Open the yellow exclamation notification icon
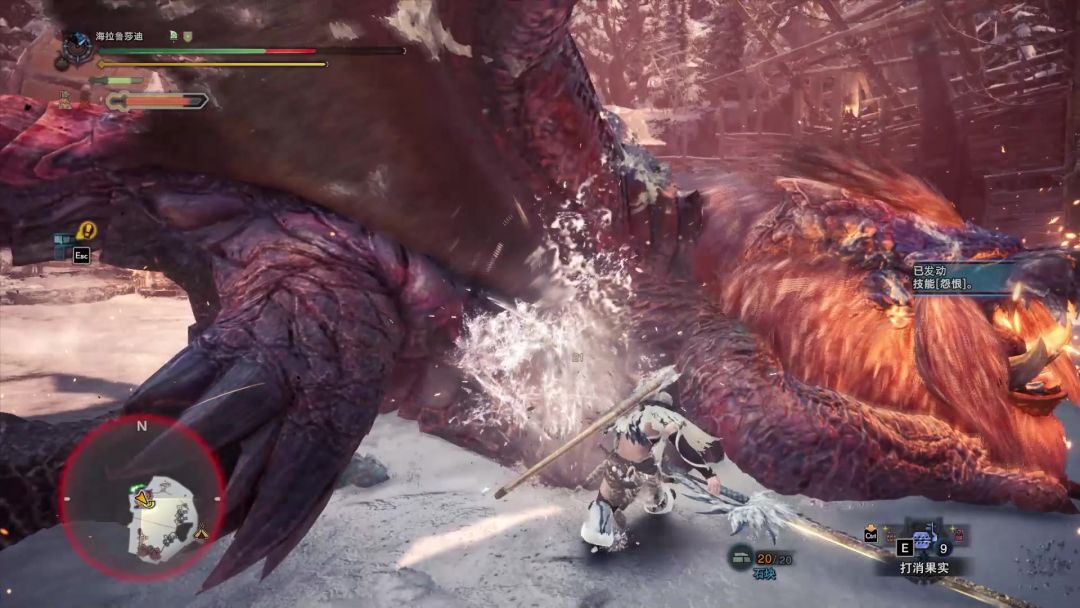Image resolution: width=1080 pixels, height=608 pixels. click(x=87, y=231)
